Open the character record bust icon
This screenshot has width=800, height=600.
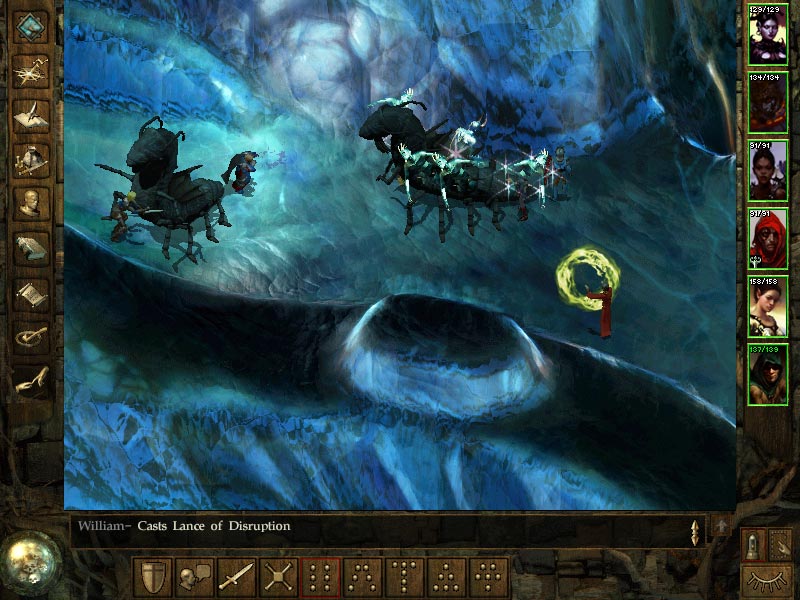(32, 203)
